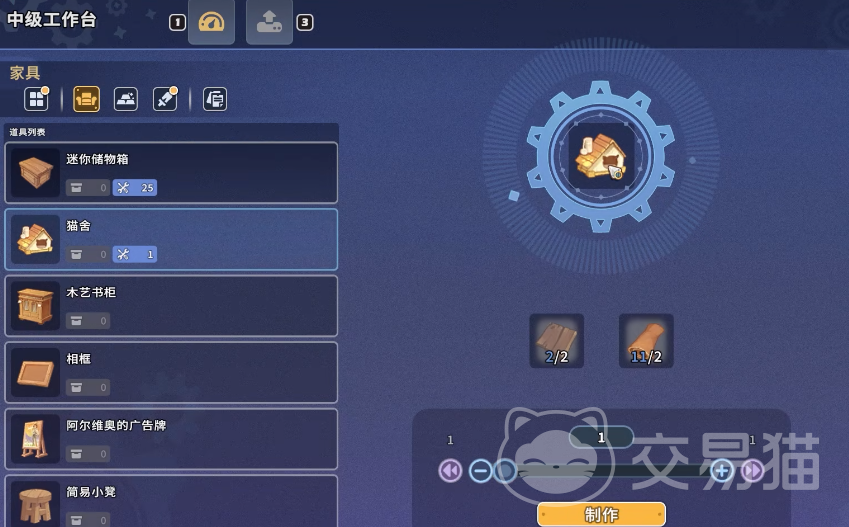Viewport: 849px width, 527px height.
Task: Switch to the all-items grid category
Action: [37, 99]
